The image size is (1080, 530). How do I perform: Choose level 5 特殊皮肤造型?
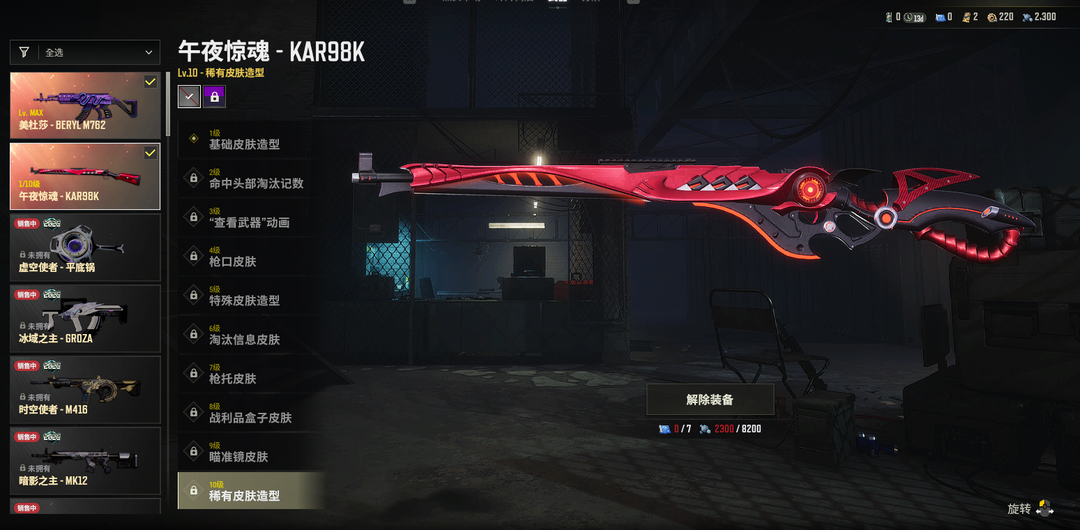(250, 295)
